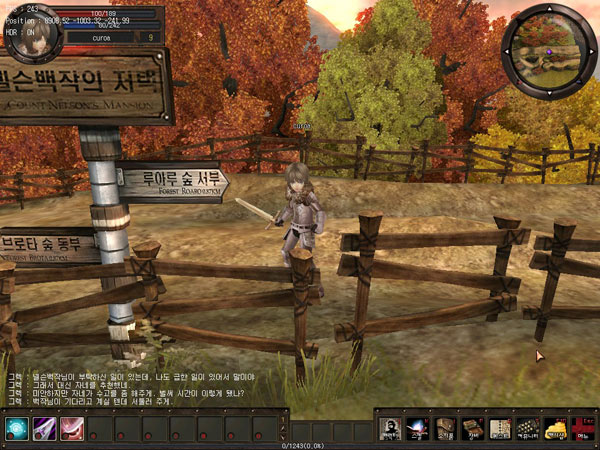Open the equipment chest menu

[x=472, y=429]
